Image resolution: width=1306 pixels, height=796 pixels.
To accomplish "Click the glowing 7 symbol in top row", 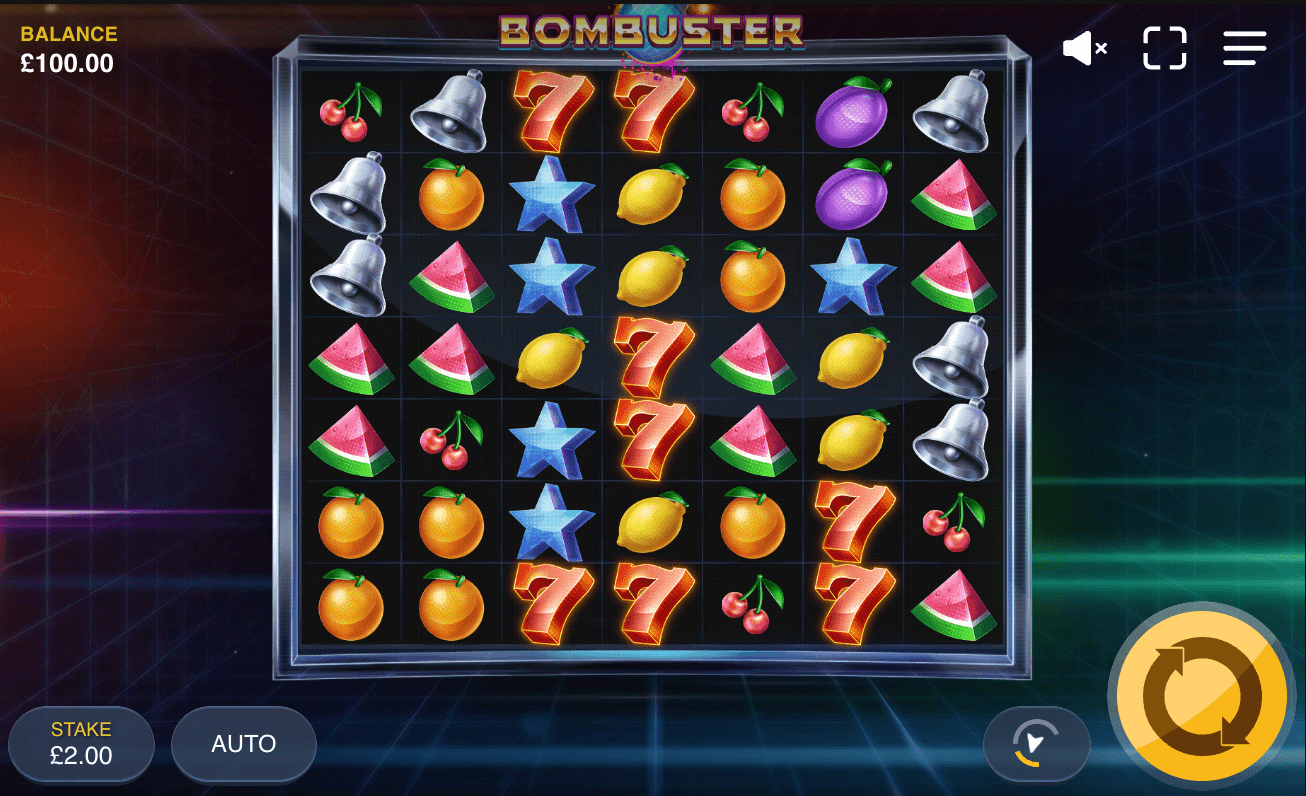I will pos(552,110).
